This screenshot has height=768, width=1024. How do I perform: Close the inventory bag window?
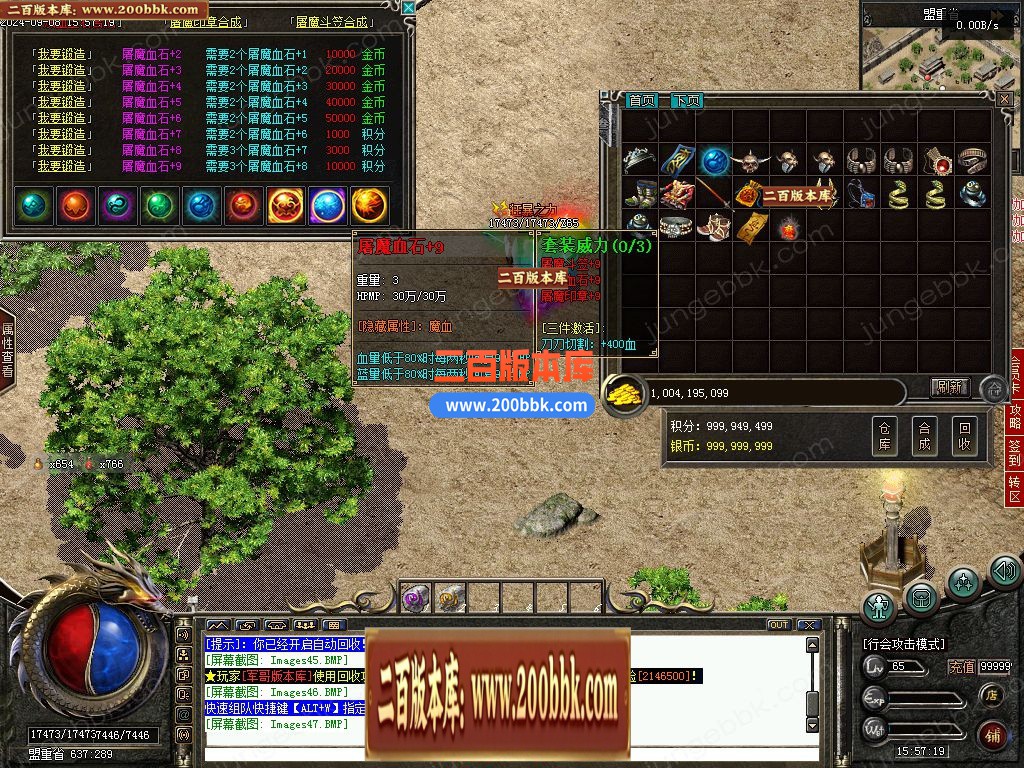click(1005, 99)
